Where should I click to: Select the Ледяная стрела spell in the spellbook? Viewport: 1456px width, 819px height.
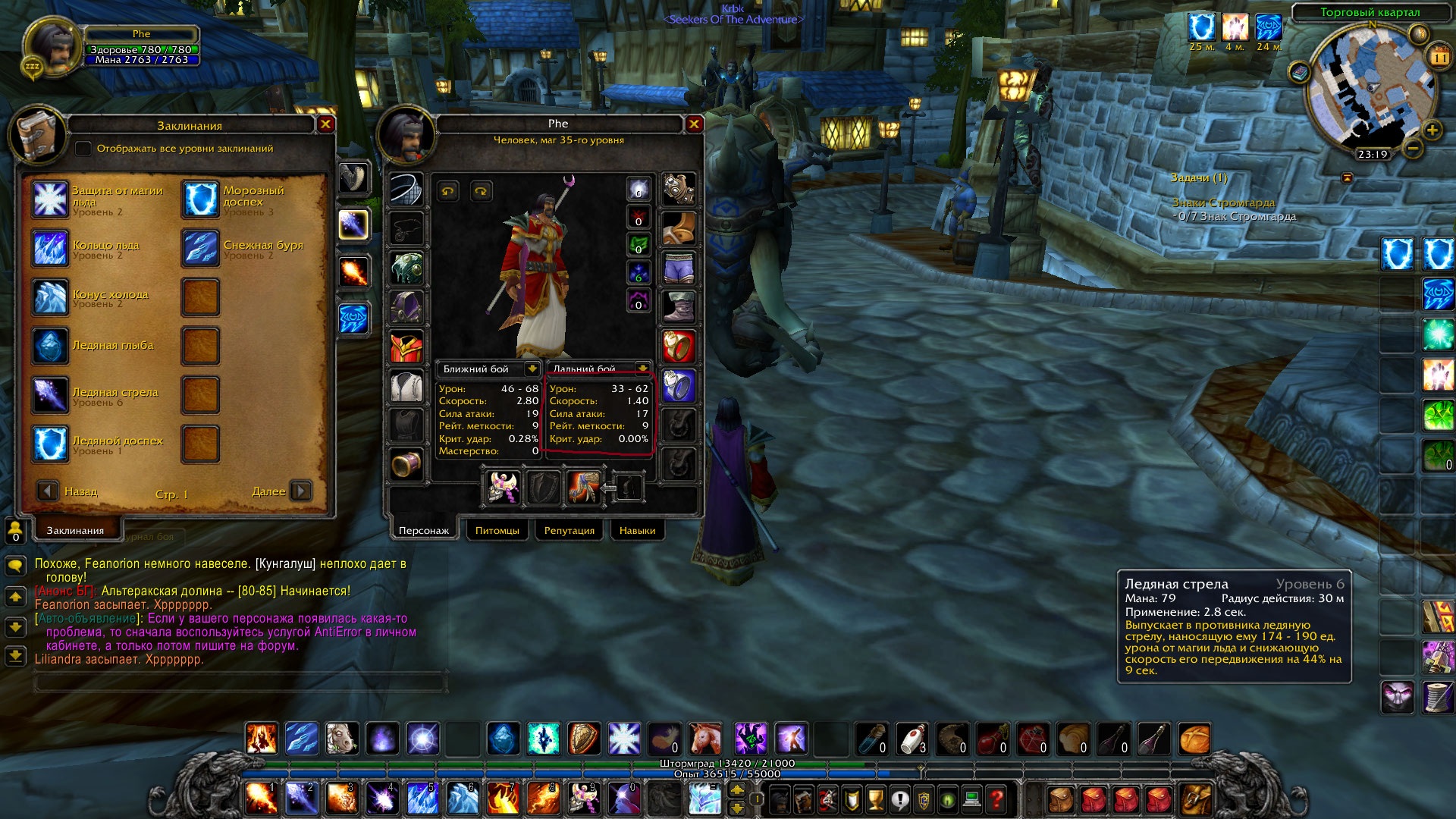(x=50, y=394)
